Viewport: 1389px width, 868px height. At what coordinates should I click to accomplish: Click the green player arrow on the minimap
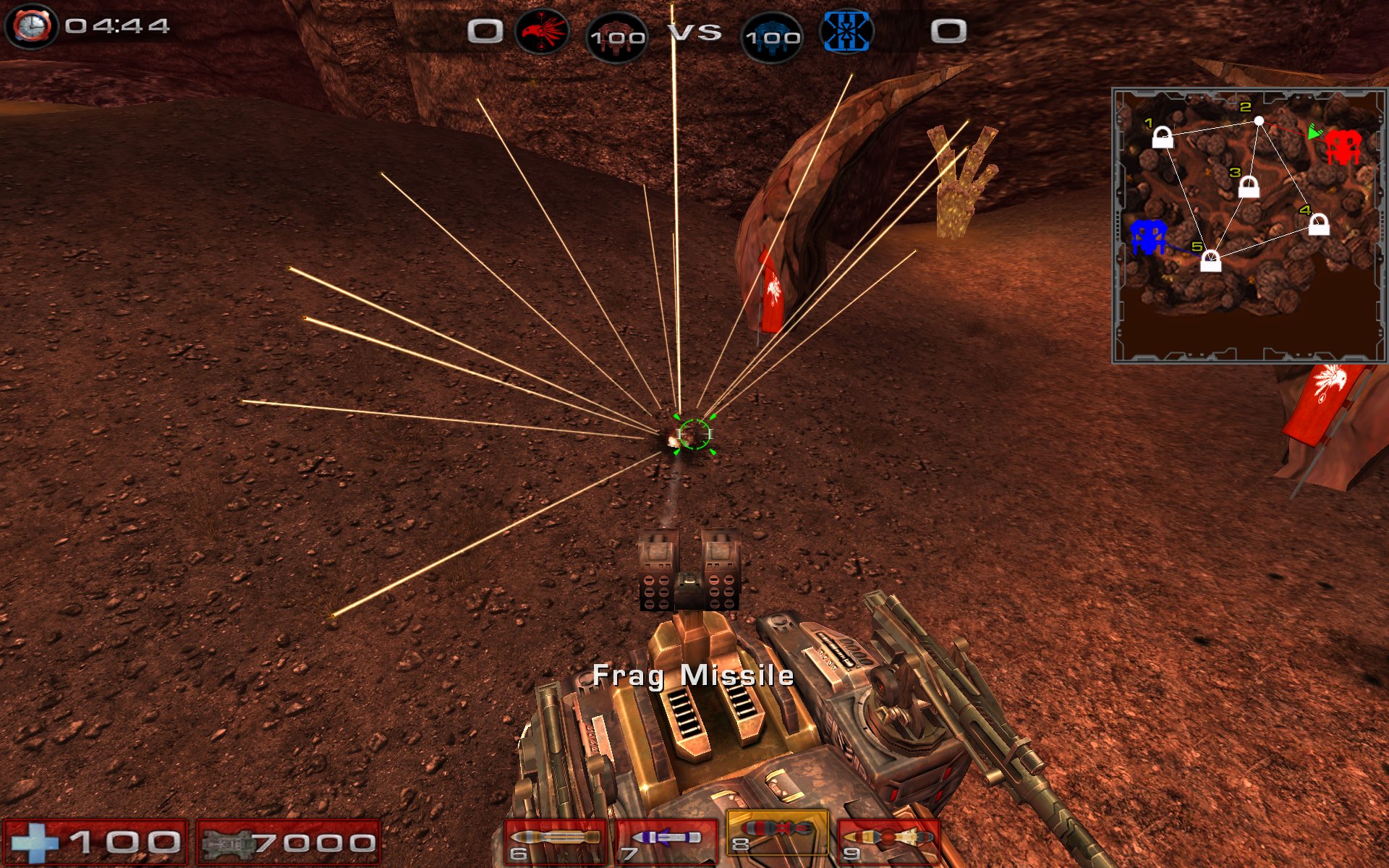[1314, 132]
